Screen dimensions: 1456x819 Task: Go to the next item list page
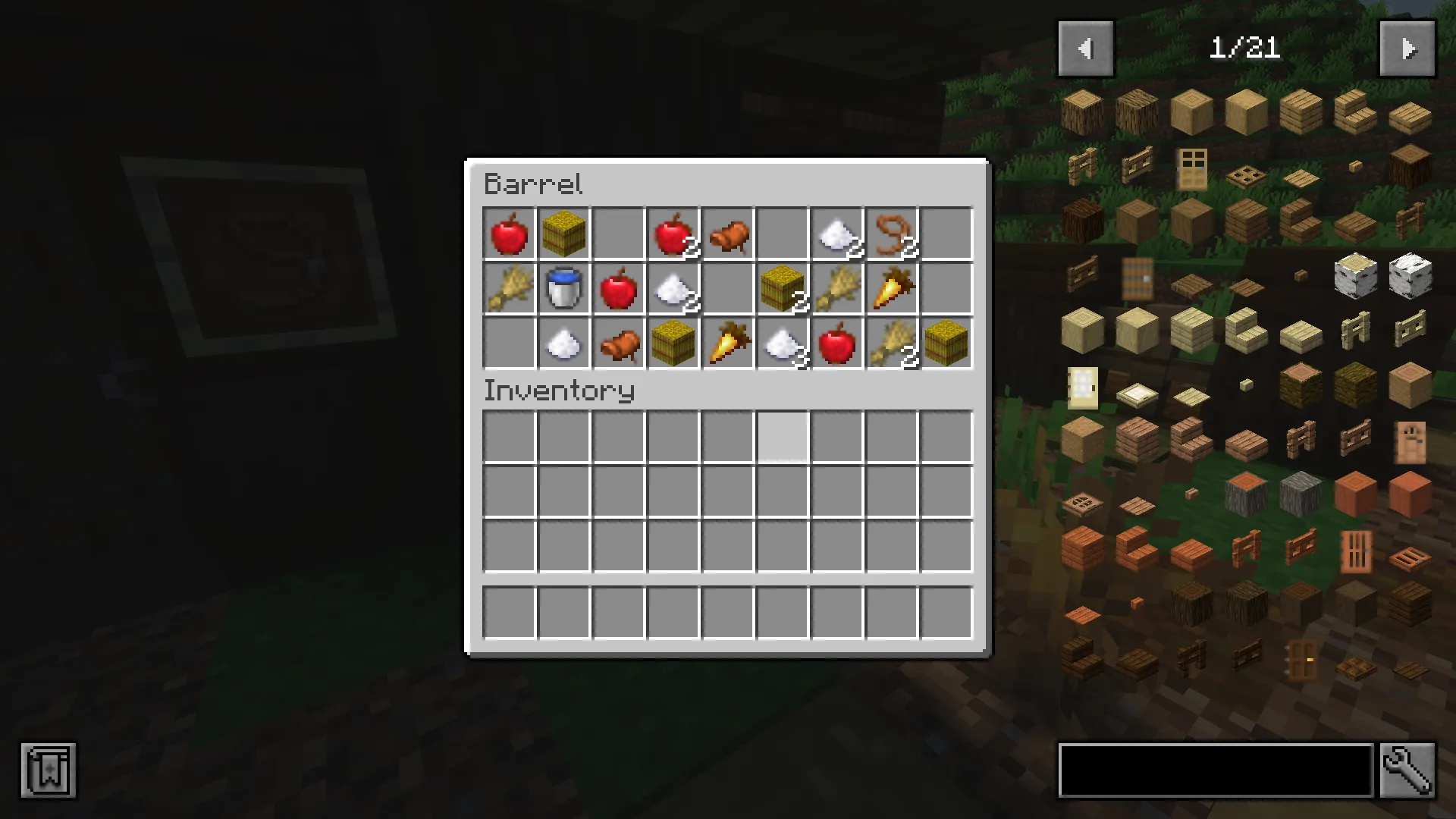(1407, 48)
